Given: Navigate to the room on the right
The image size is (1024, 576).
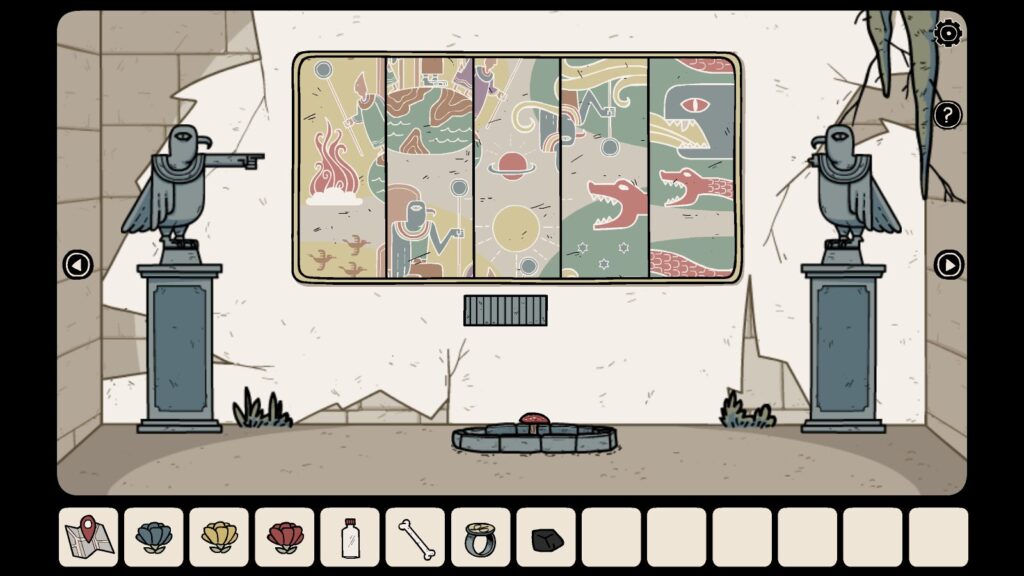Looking at the screenshot, I should coord(948,265).
